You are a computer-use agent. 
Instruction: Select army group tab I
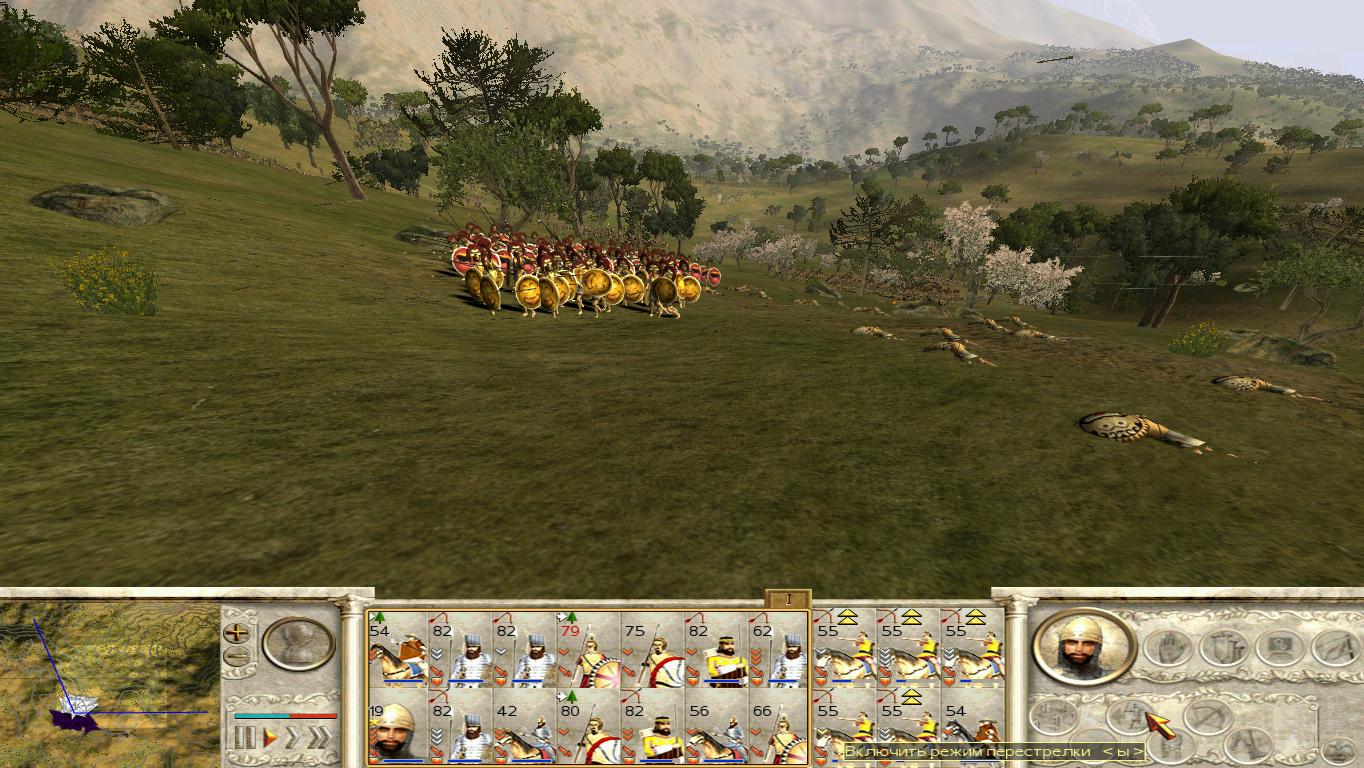click(x=788, y=599)
